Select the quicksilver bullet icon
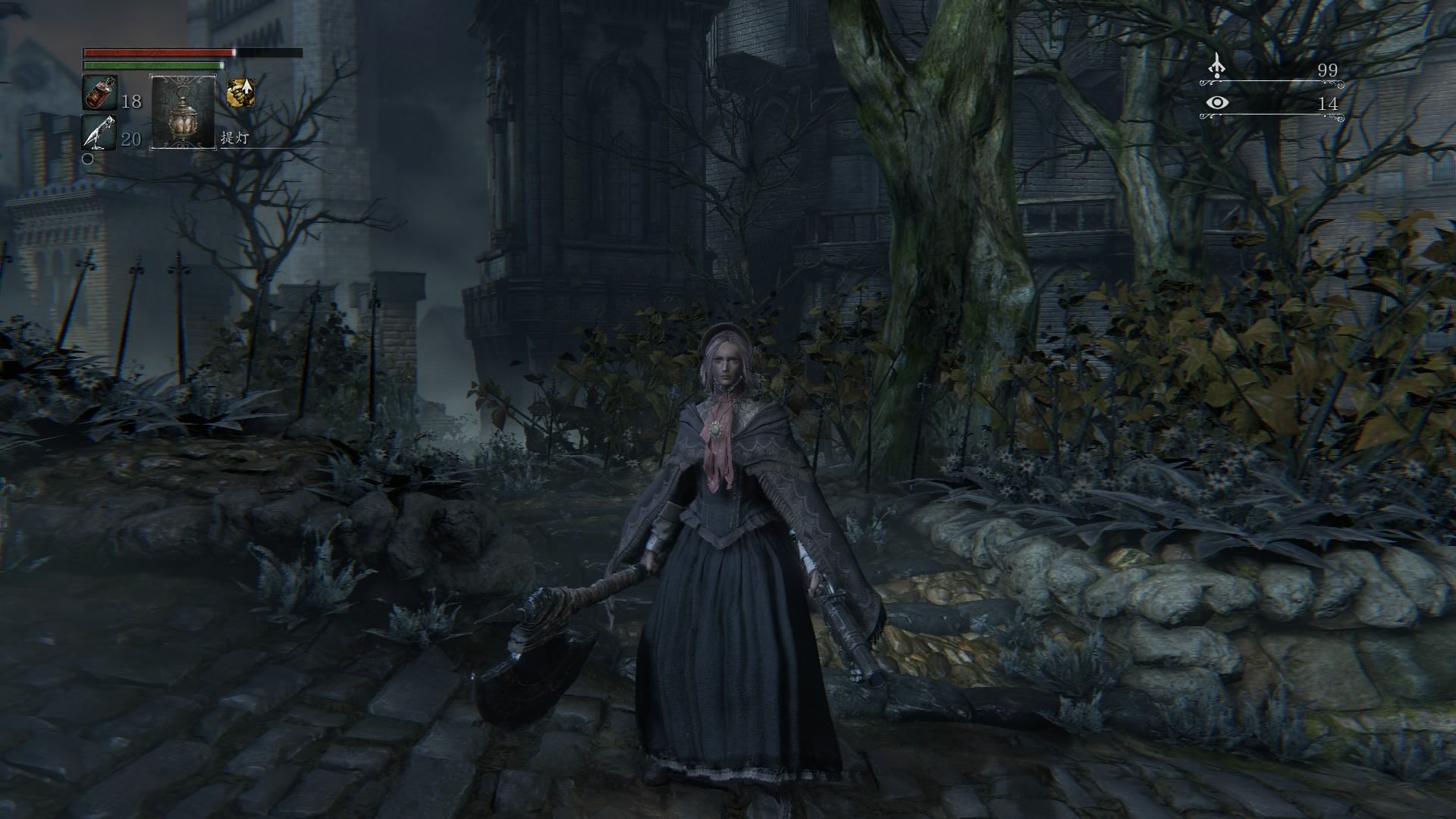Screen dimensions: 1456x819 pos(99,132)
